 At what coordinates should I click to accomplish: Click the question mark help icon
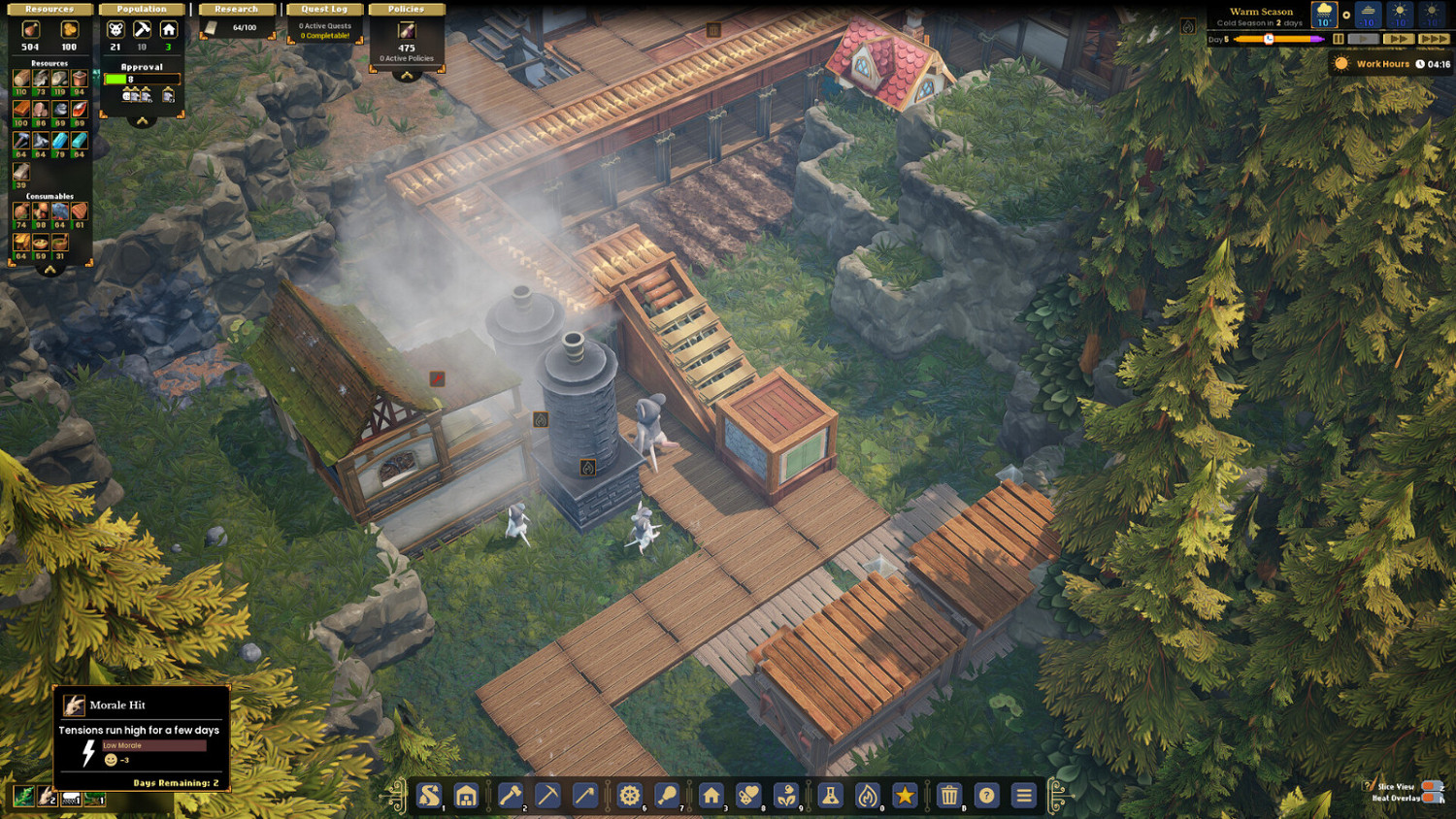tap(986, 796)
